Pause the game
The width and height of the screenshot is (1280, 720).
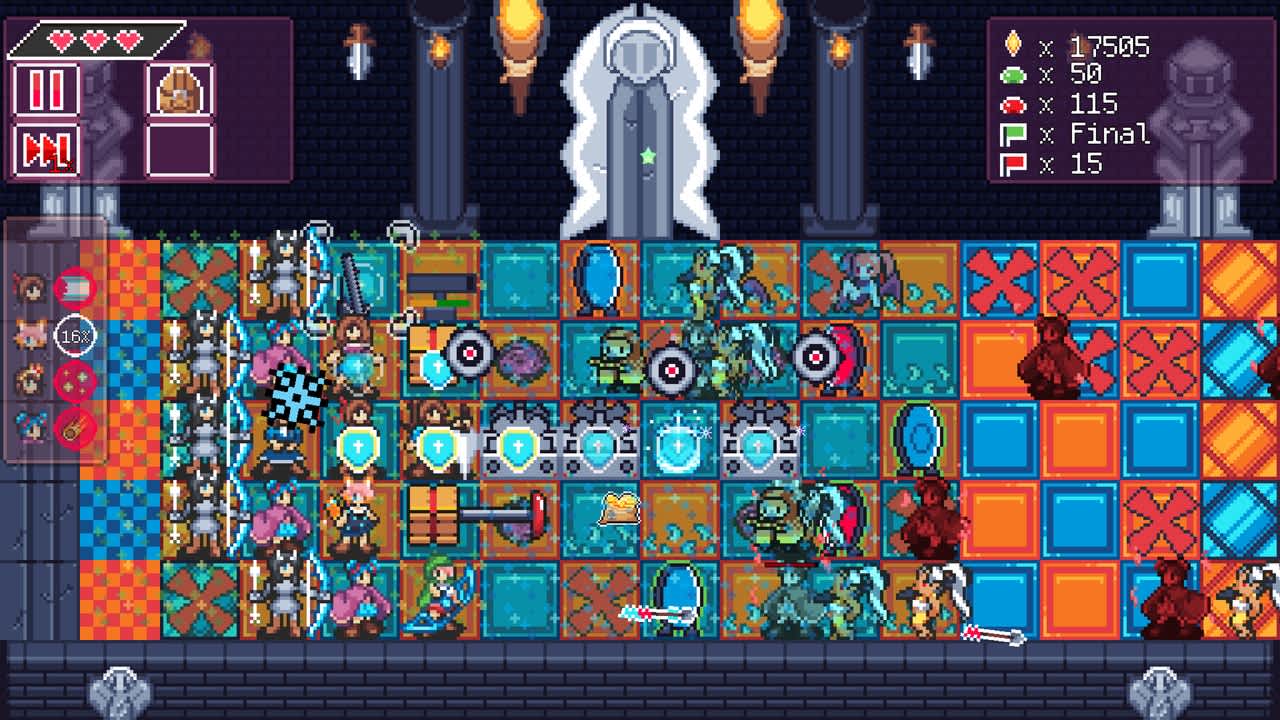[47, 89]
